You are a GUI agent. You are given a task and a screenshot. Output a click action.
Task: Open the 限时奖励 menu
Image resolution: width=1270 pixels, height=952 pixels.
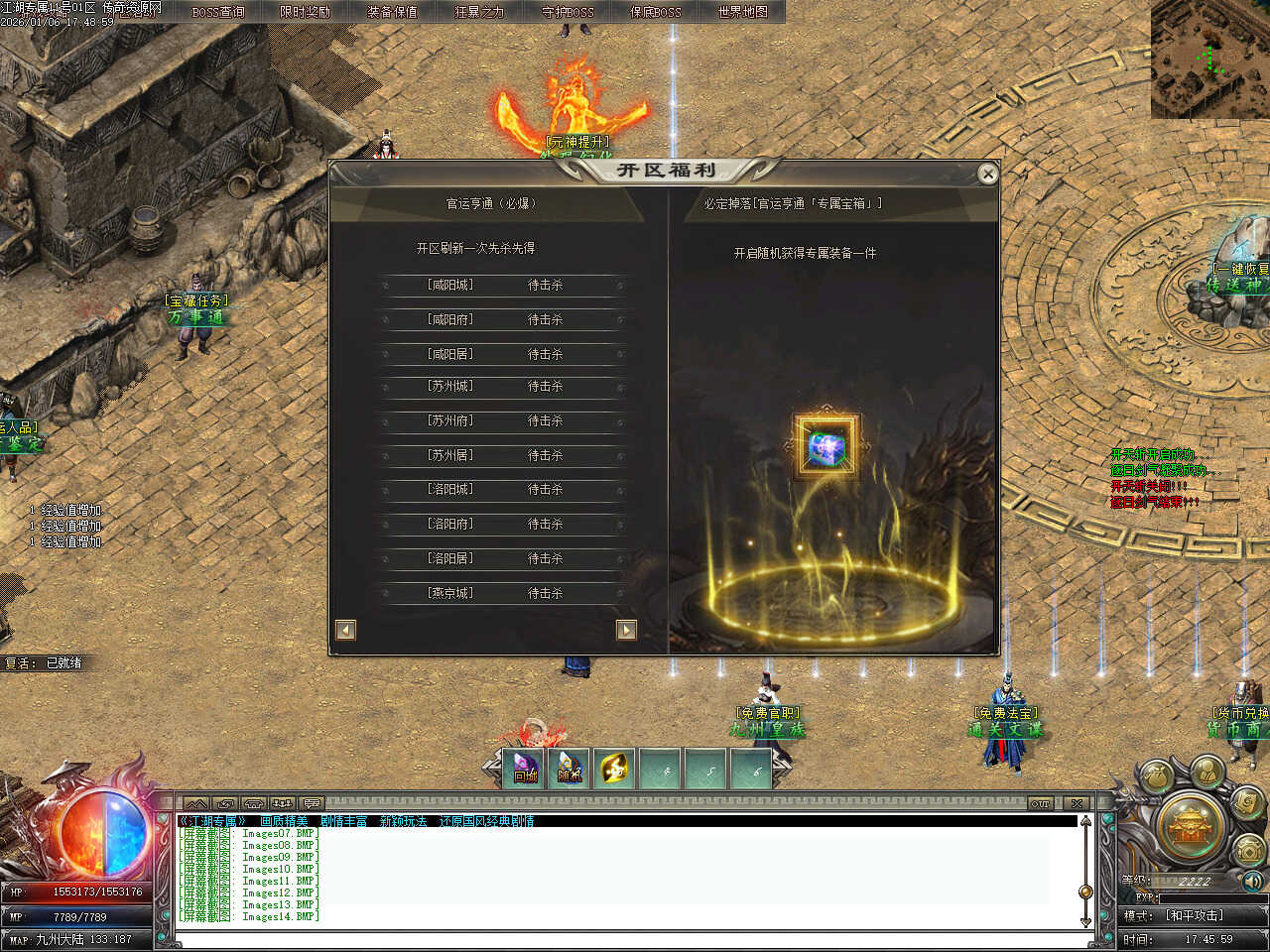305,12
